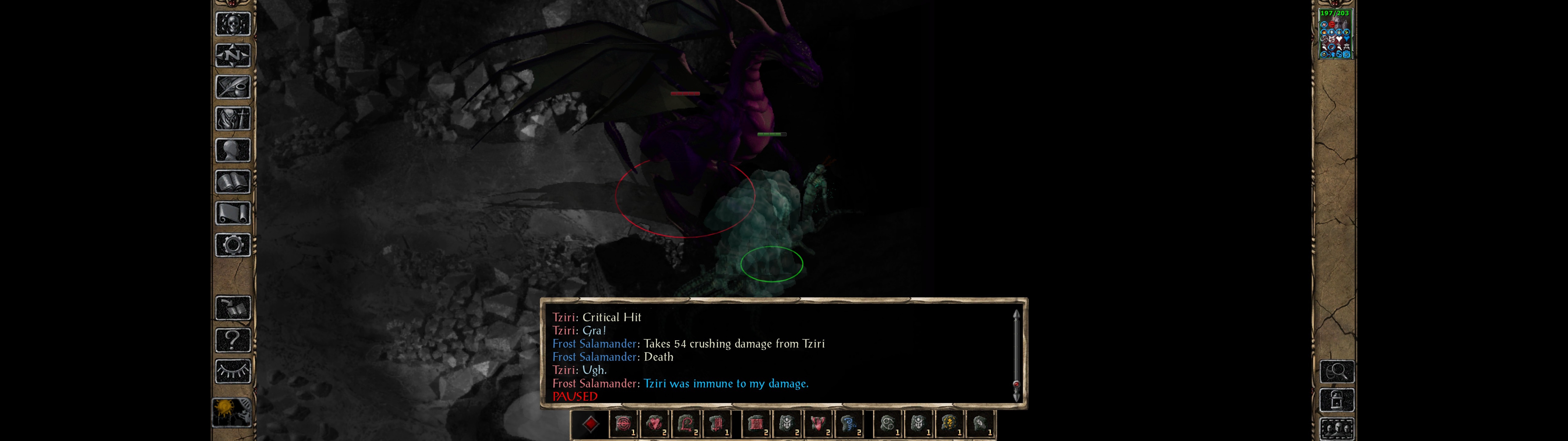Click the sun clock pause button
The height and width of the screenshot is (441, 1568).
(x=232, y=413)
